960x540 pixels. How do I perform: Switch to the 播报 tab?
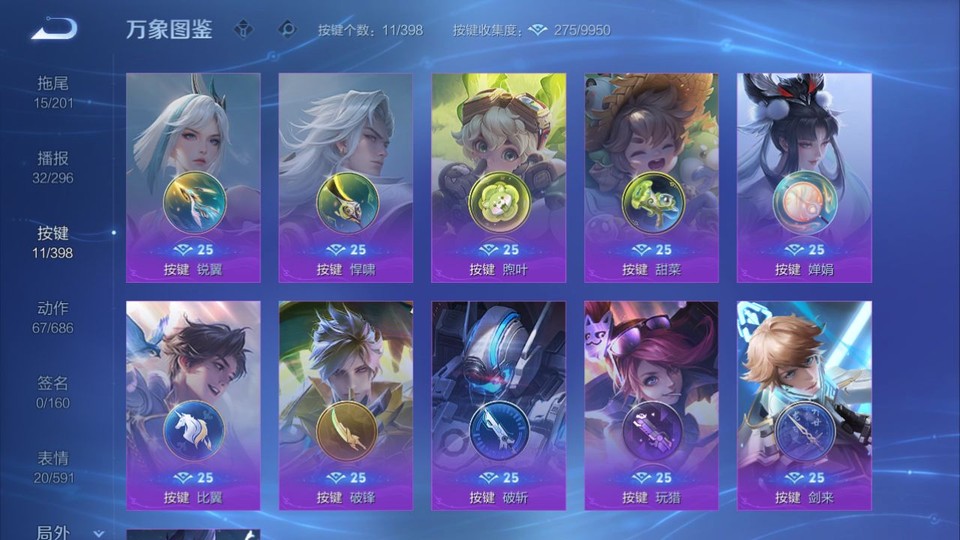(54, 167)
